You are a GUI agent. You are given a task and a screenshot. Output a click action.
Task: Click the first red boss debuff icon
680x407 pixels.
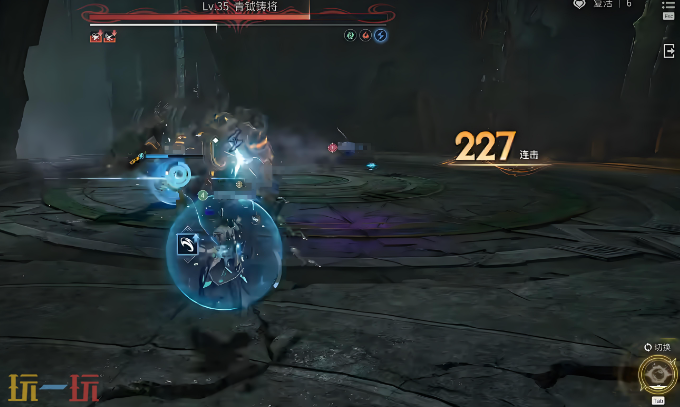coord(96,37)
